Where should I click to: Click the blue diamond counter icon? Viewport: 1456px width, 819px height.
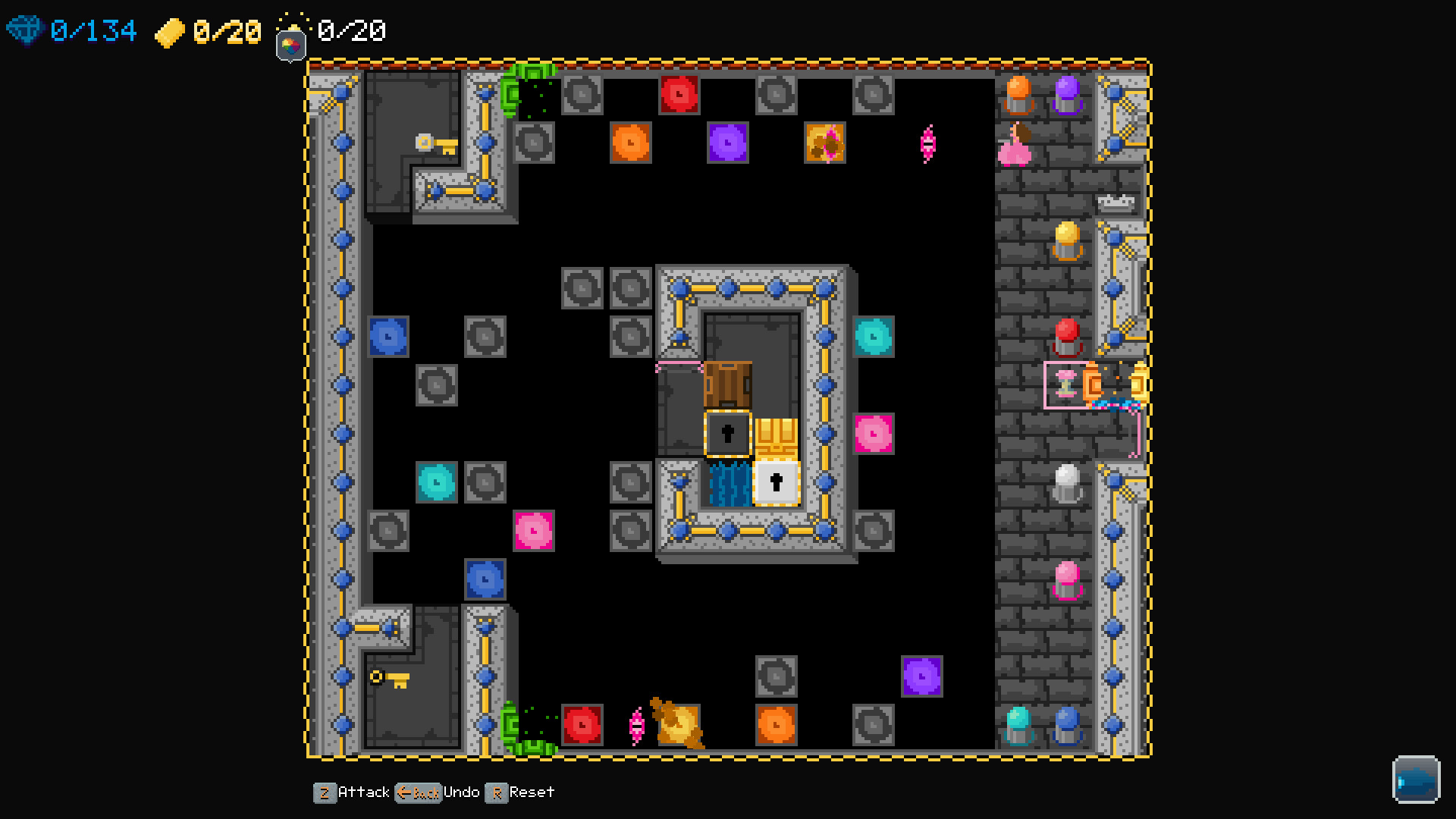(26, 30)
